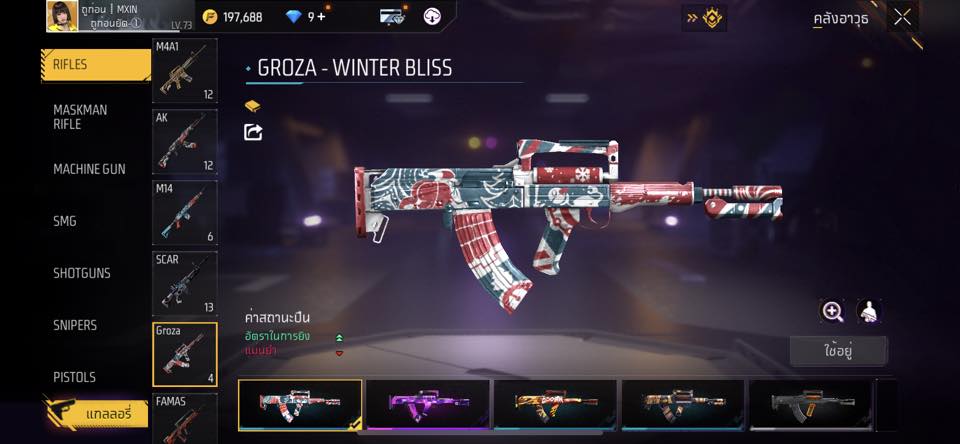Select the AK rifle entry
This screenshot has width=960, height=444.
click(x=184, y=141)
